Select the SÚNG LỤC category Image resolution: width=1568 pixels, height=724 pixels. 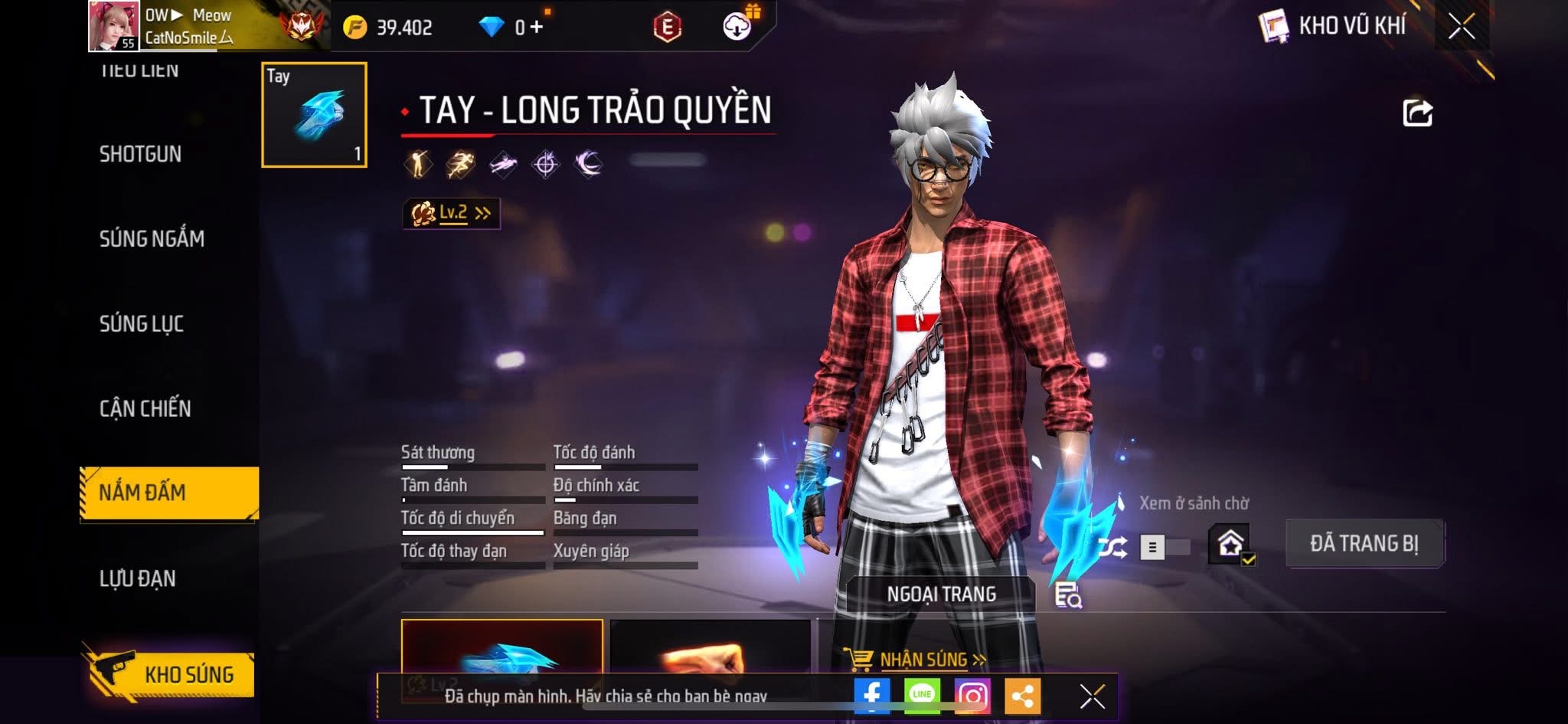coord(142,323)
